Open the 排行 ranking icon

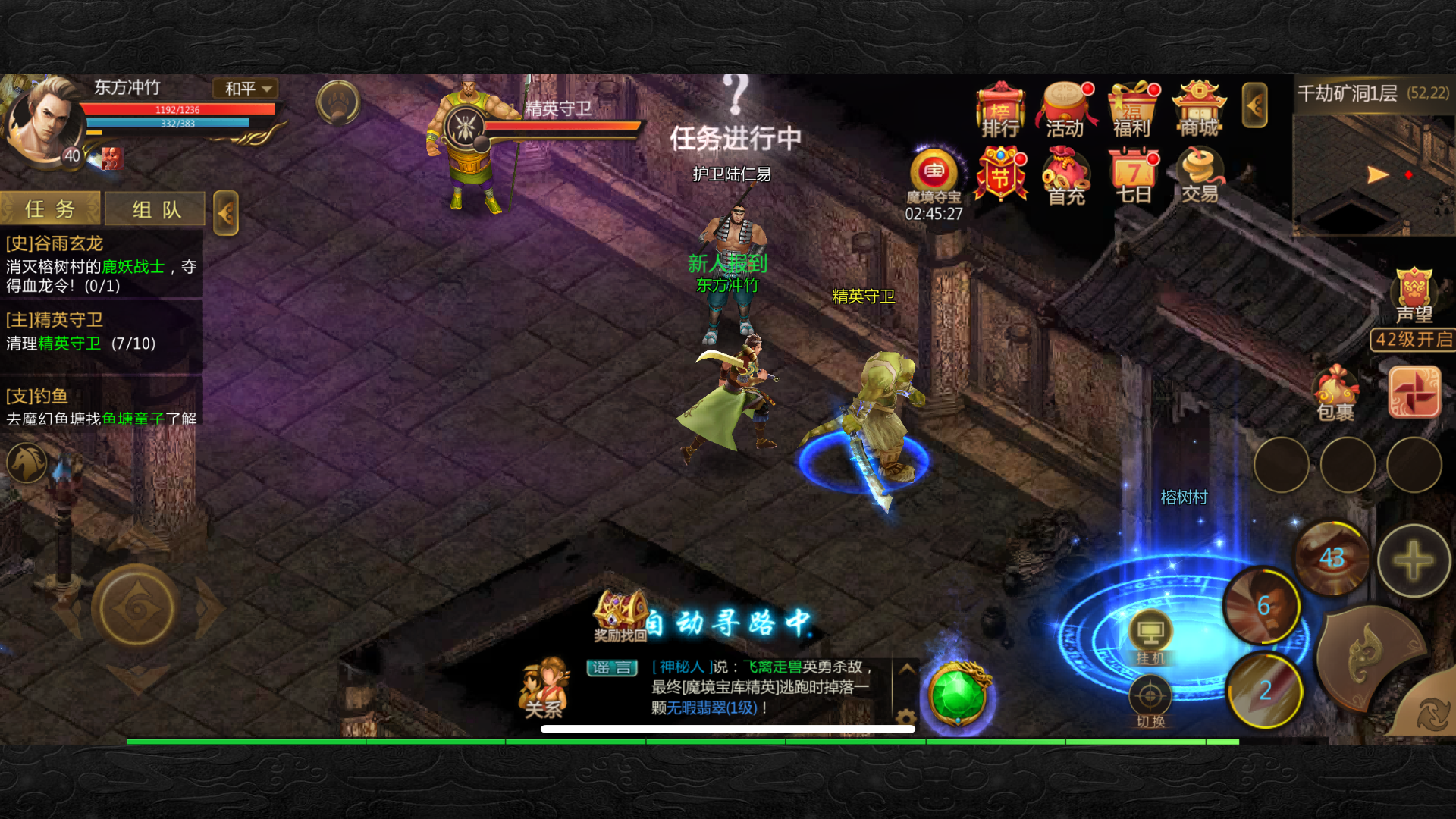[1000, 111]
